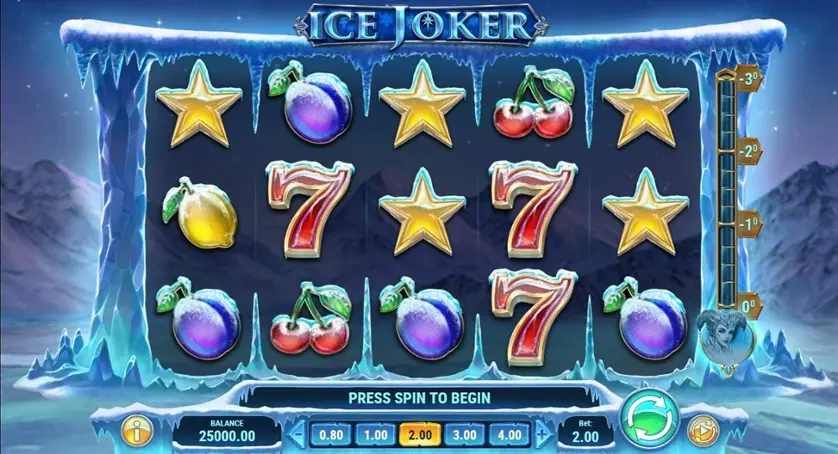Choose the 1.00 bet amount
Screen dimensions: 838x454
(374, 435)
